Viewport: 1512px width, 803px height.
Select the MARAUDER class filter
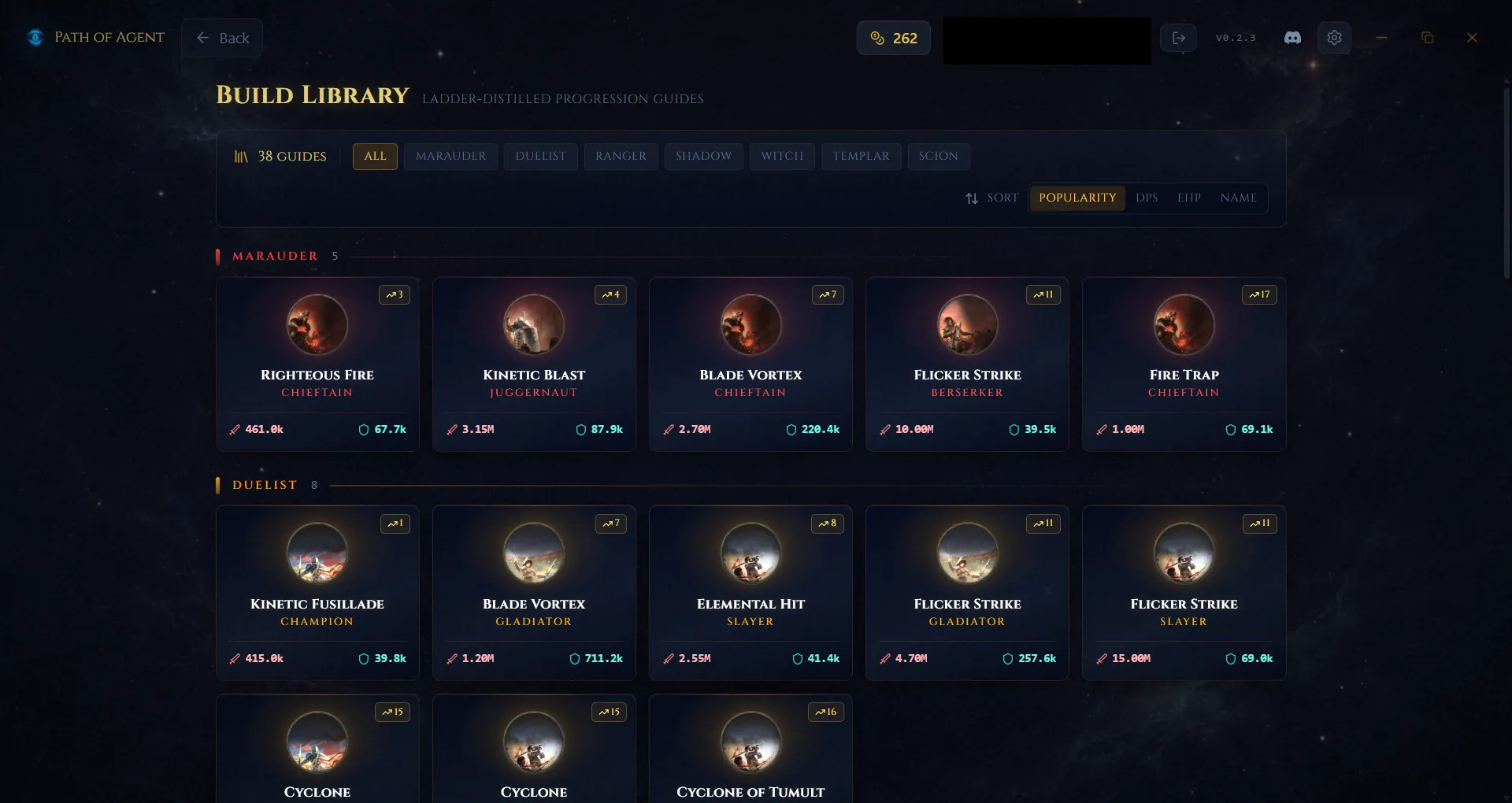450,156
